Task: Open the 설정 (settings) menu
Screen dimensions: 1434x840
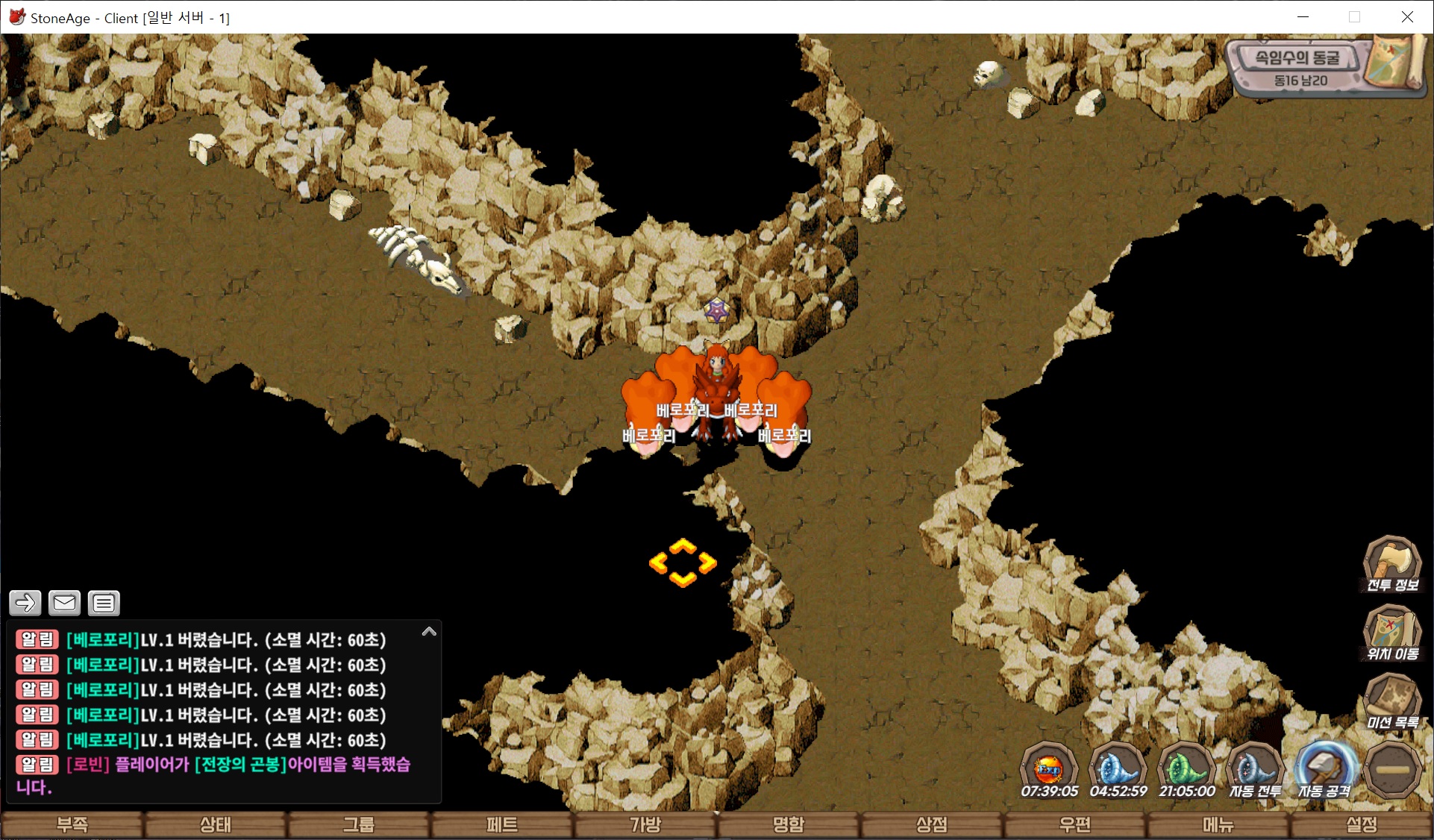Action: [x=1361, y=824]
